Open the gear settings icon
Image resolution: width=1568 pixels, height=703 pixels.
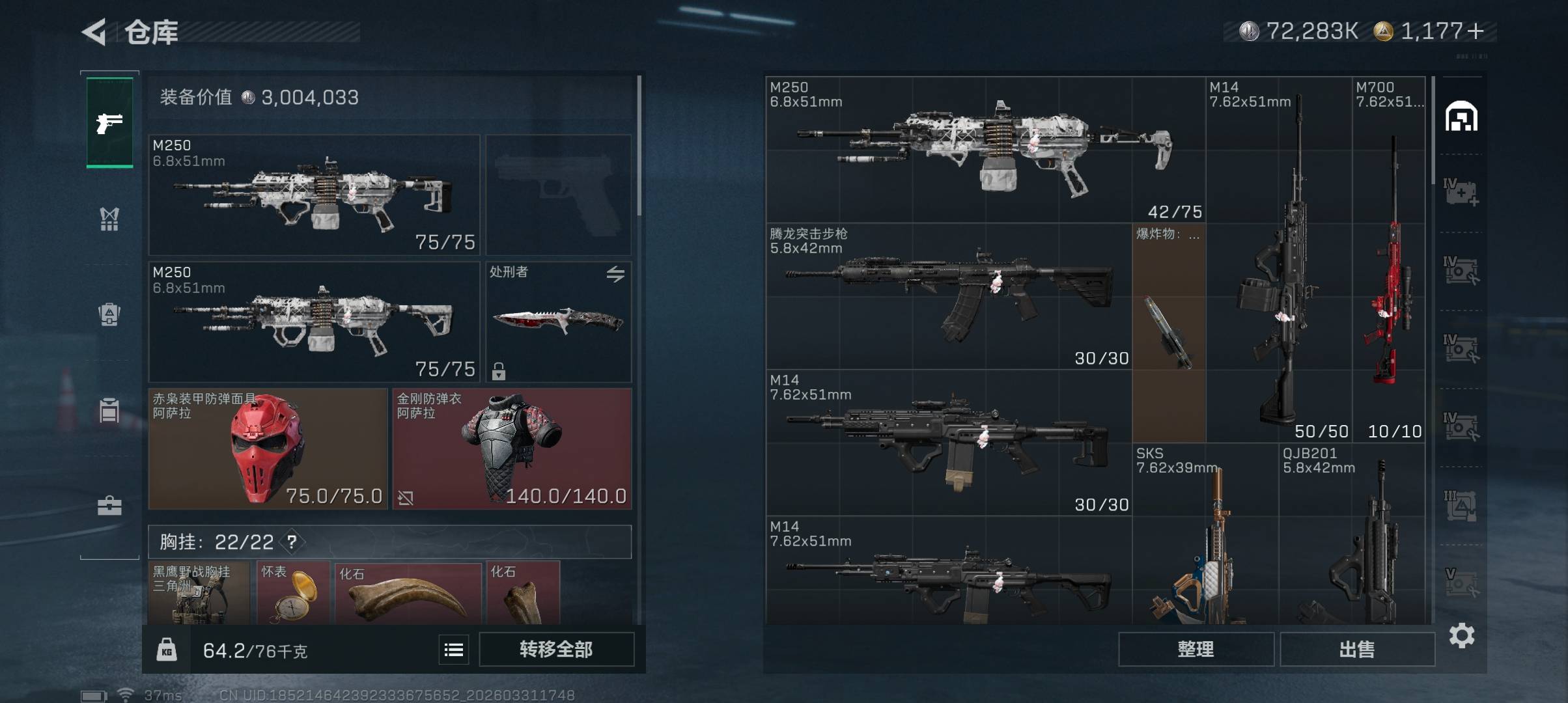pos(1461,635)
